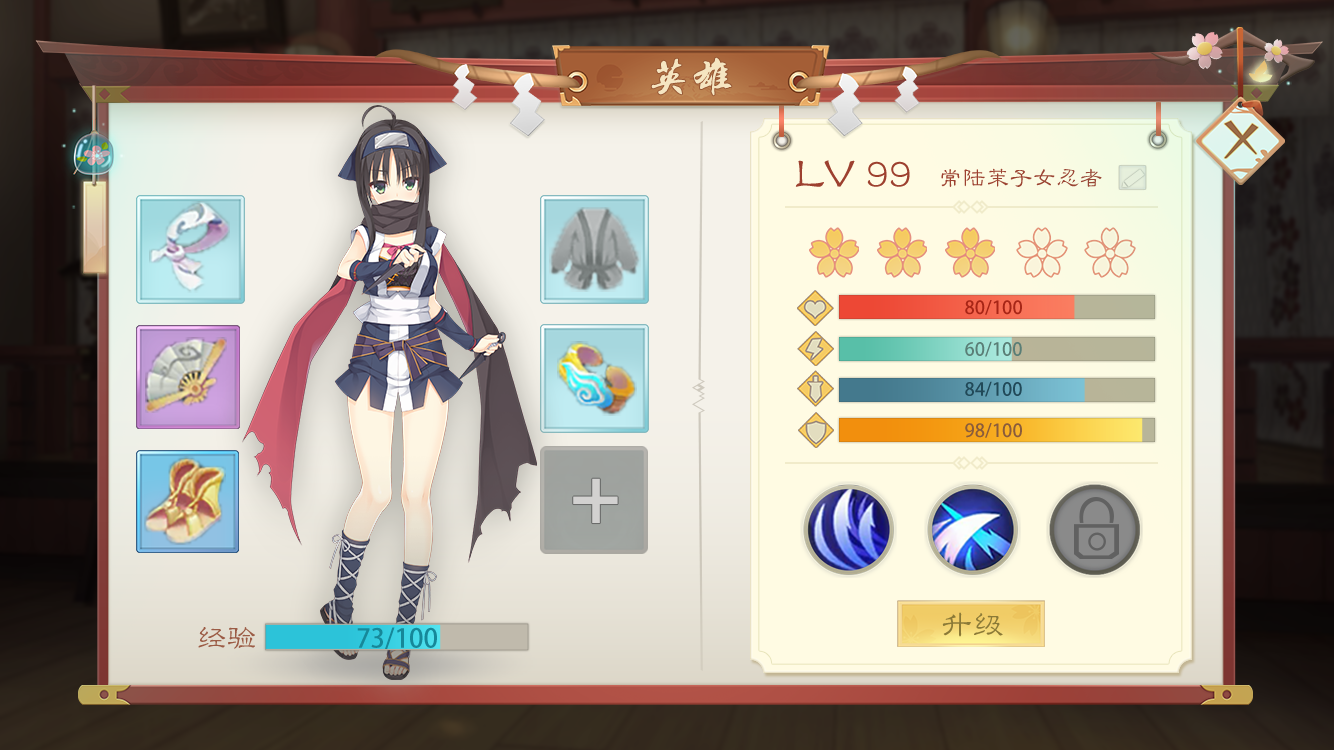
Task: Select the shuriken scarf equipment slot
Action: [x=188, y=250]
